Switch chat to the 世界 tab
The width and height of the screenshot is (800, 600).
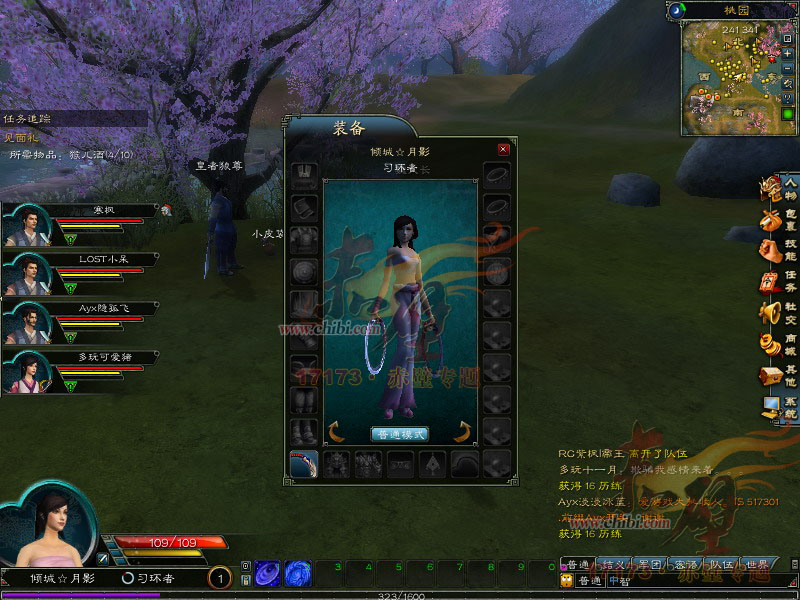(x=758, y=565)
